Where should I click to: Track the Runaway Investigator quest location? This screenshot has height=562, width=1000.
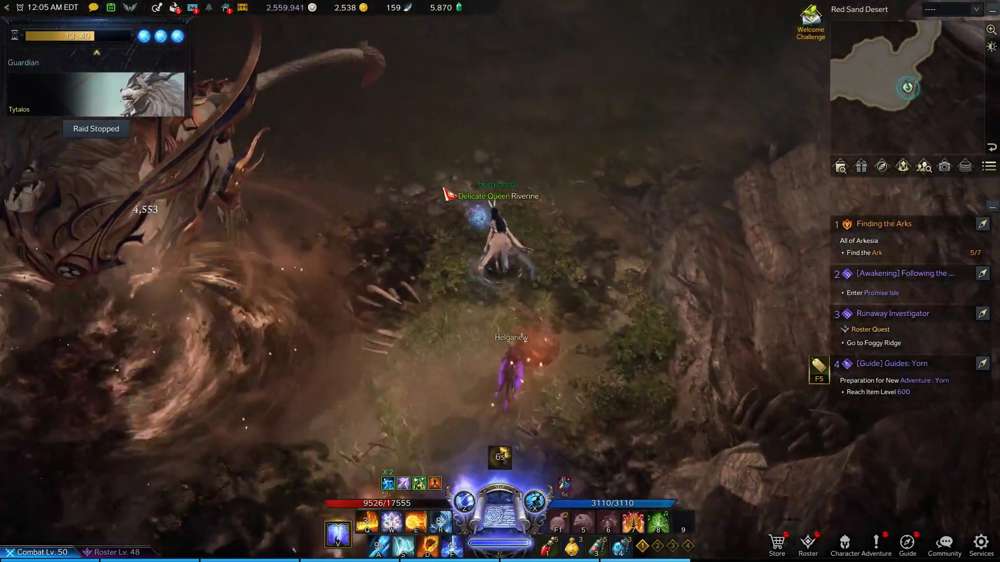(x=982, y=314)
